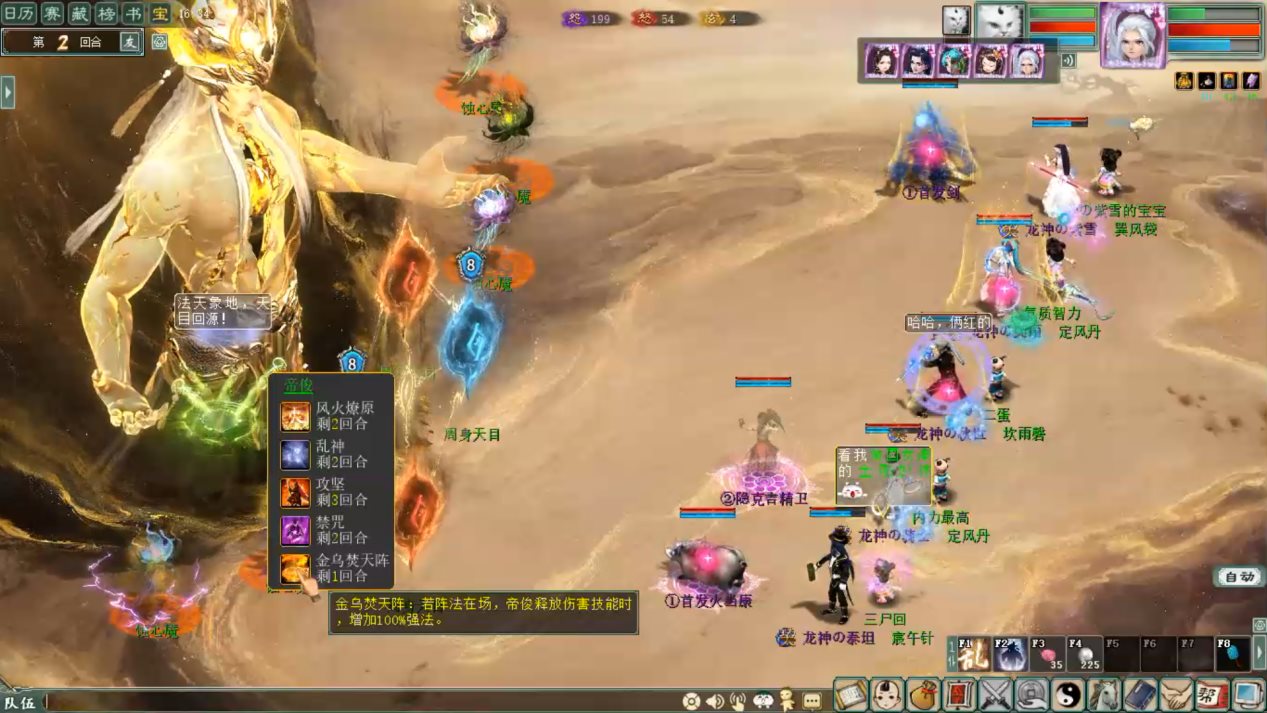Image resolution: width=1267 pixels, height=713 pixels.
Task: Click the white cat pet portrait
Action: pyautogui.click(x=998, y=22)
